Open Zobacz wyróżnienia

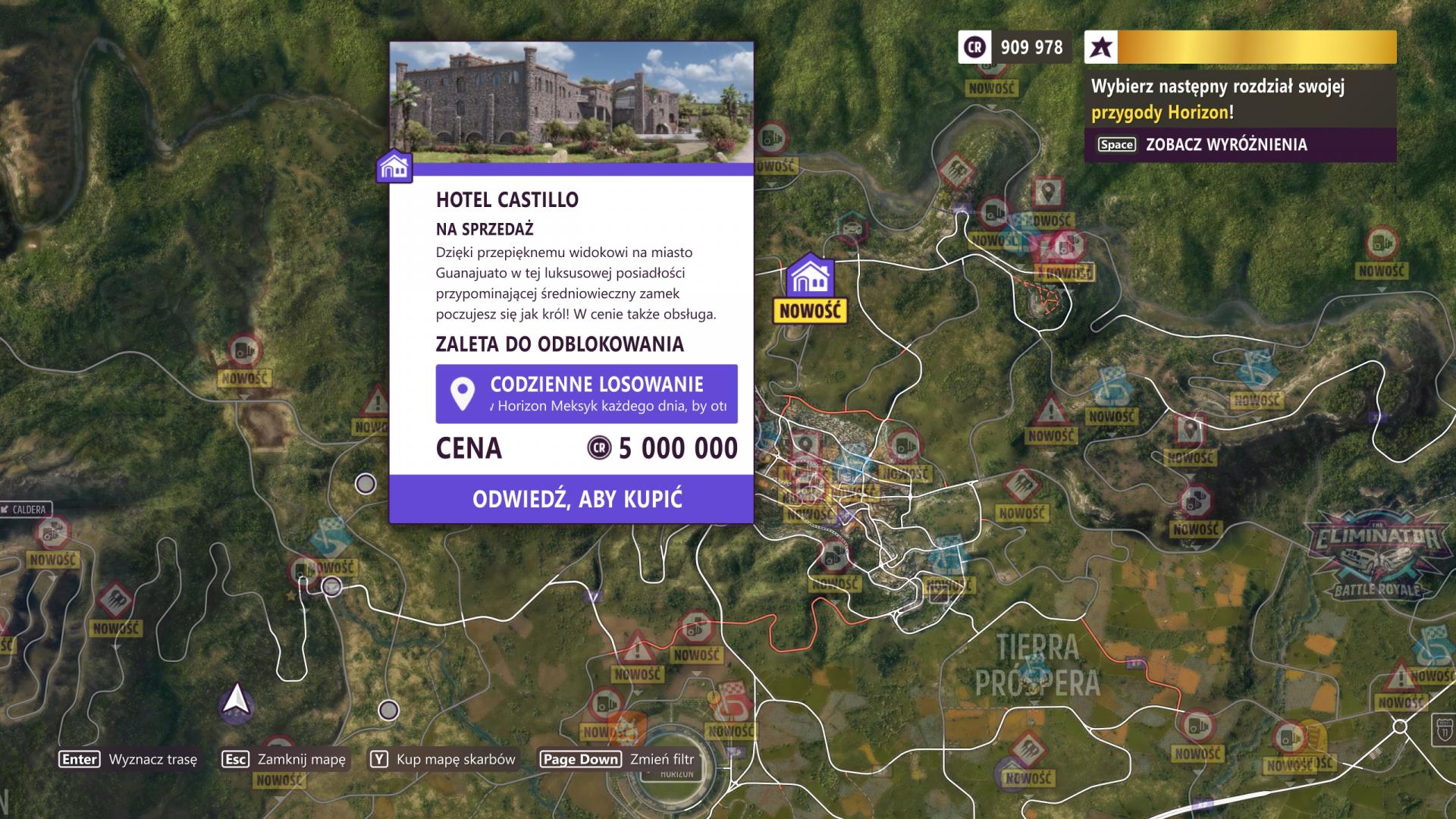[1228, 143]
